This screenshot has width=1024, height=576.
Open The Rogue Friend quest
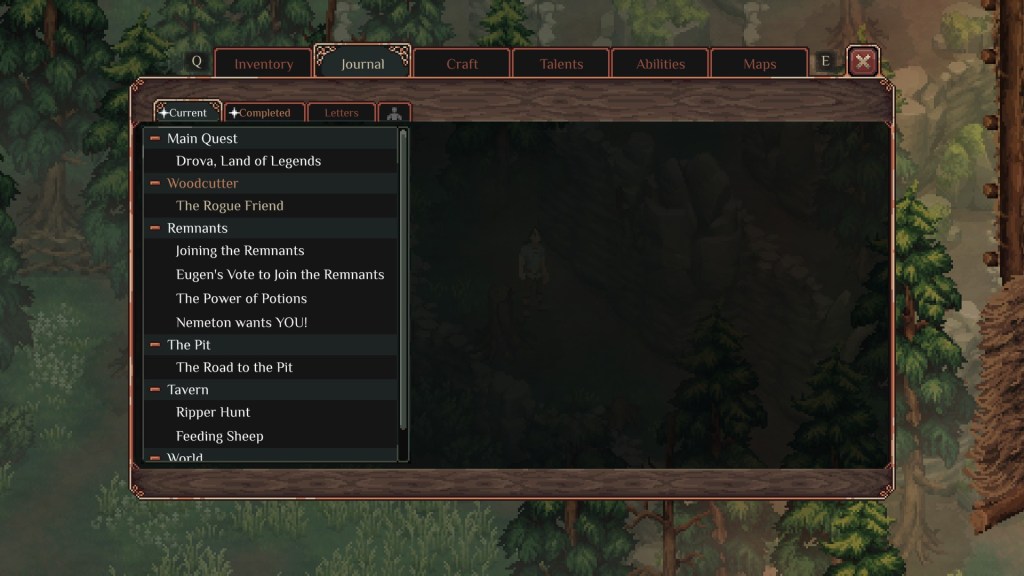[x=230, y=206]
